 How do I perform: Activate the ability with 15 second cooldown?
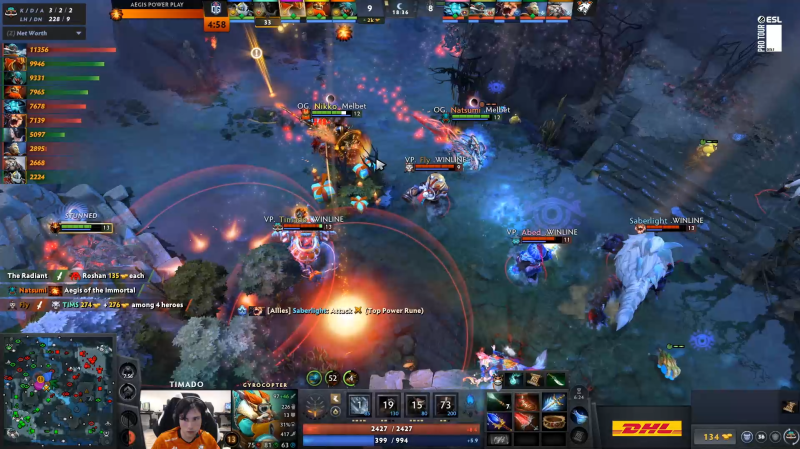pyautogui.click(x=418, y=405)
